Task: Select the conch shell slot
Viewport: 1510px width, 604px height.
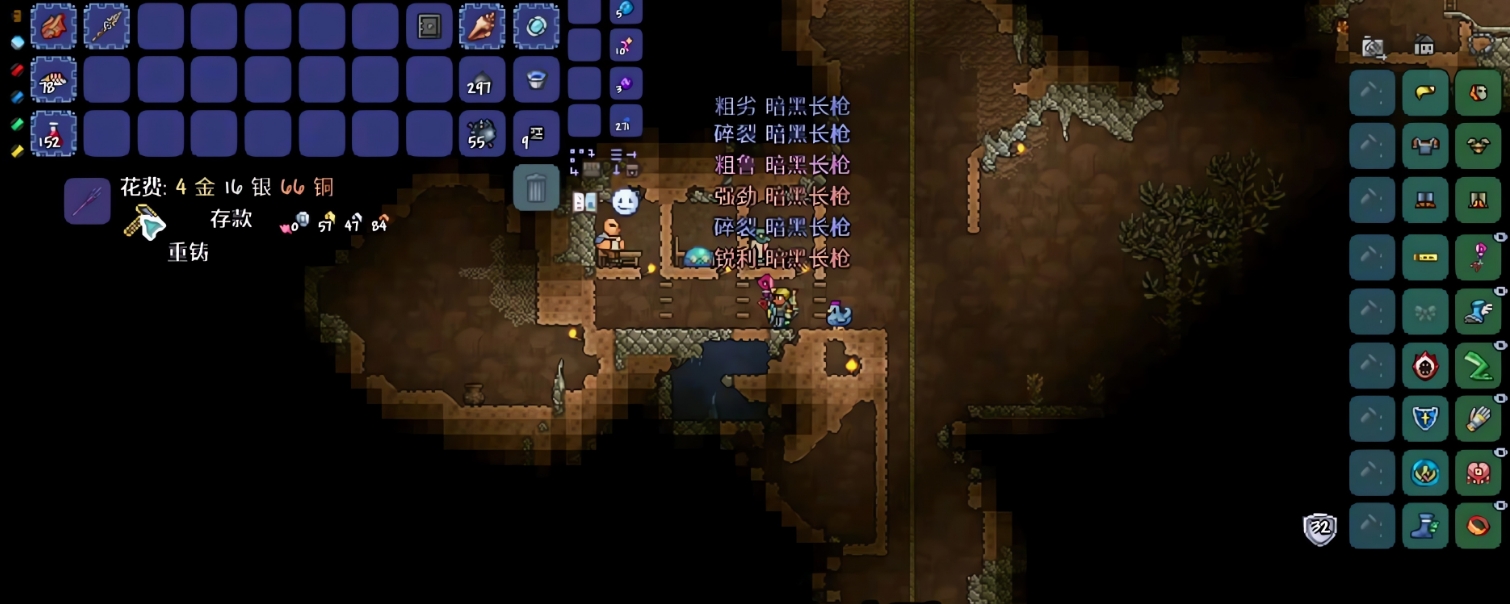Action: (482, 26)
